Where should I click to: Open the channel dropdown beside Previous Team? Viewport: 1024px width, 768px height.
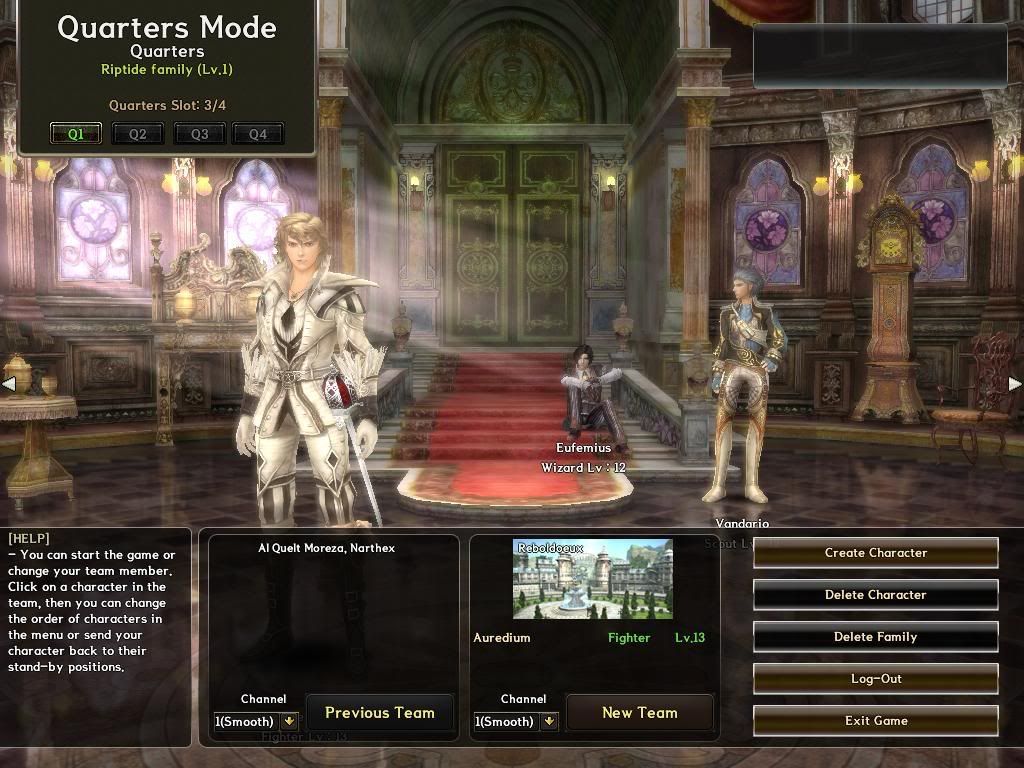click(290, 721)
